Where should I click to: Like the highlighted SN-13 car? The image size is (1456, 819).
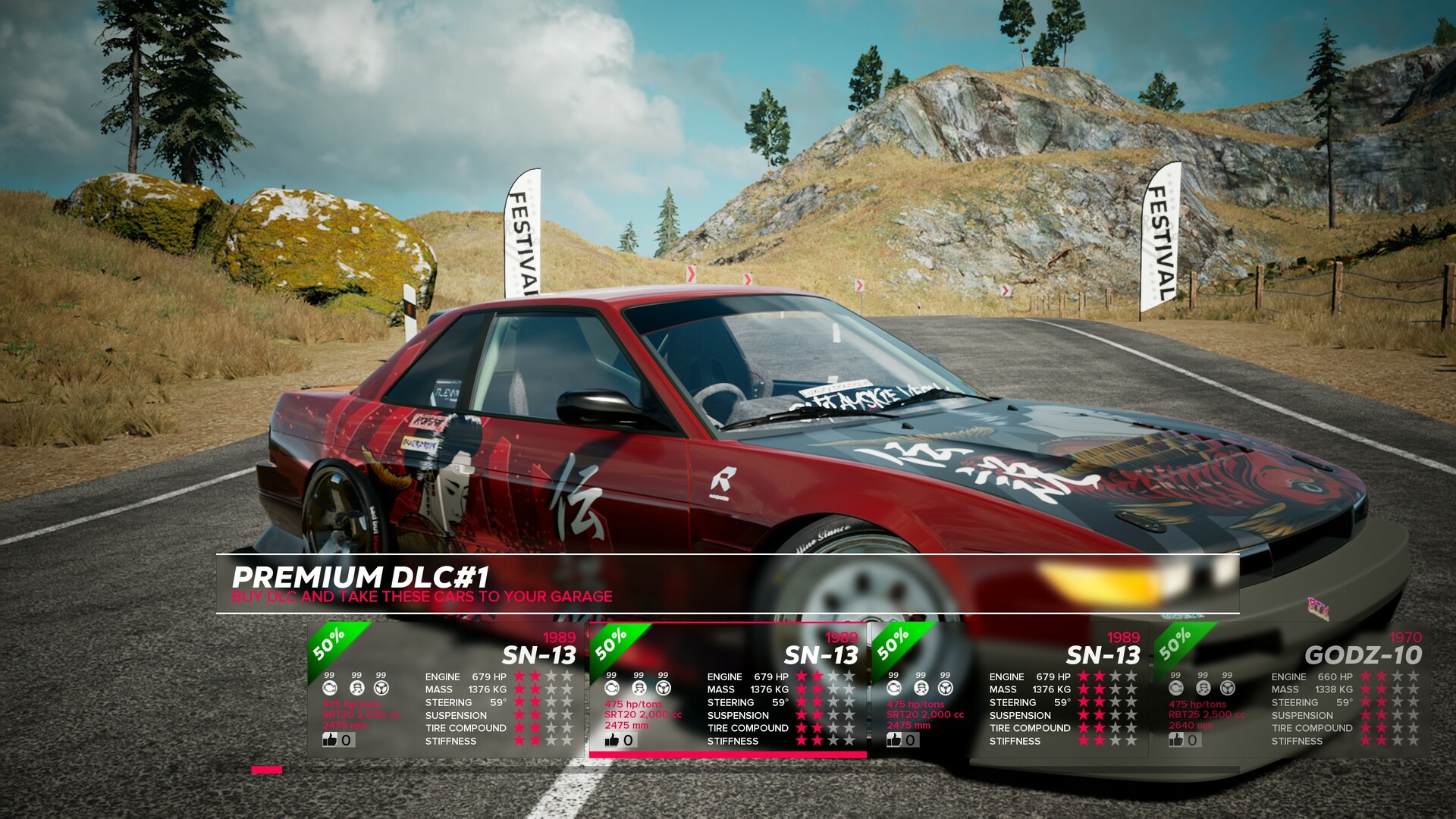(x=611, y=740)
